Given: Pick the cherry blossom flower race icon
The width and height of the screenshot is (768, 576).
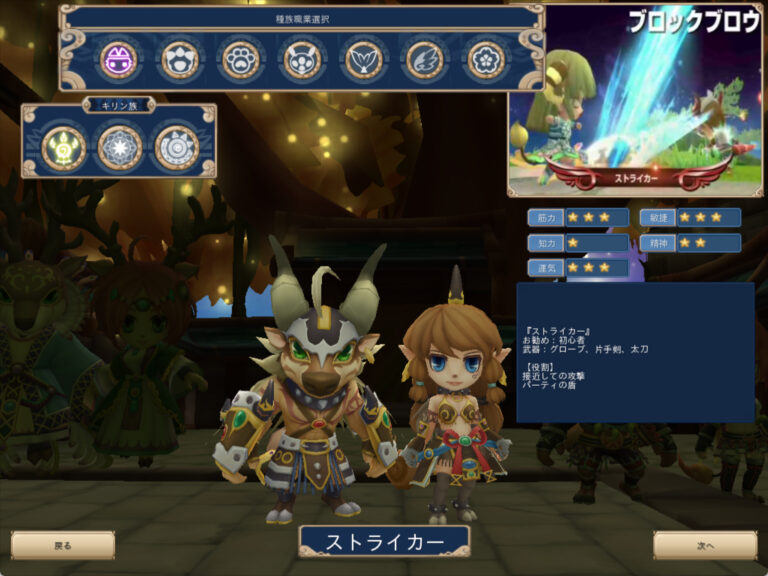Looking at the screenshot, I should pyautogui.click(x=487, y=60).
